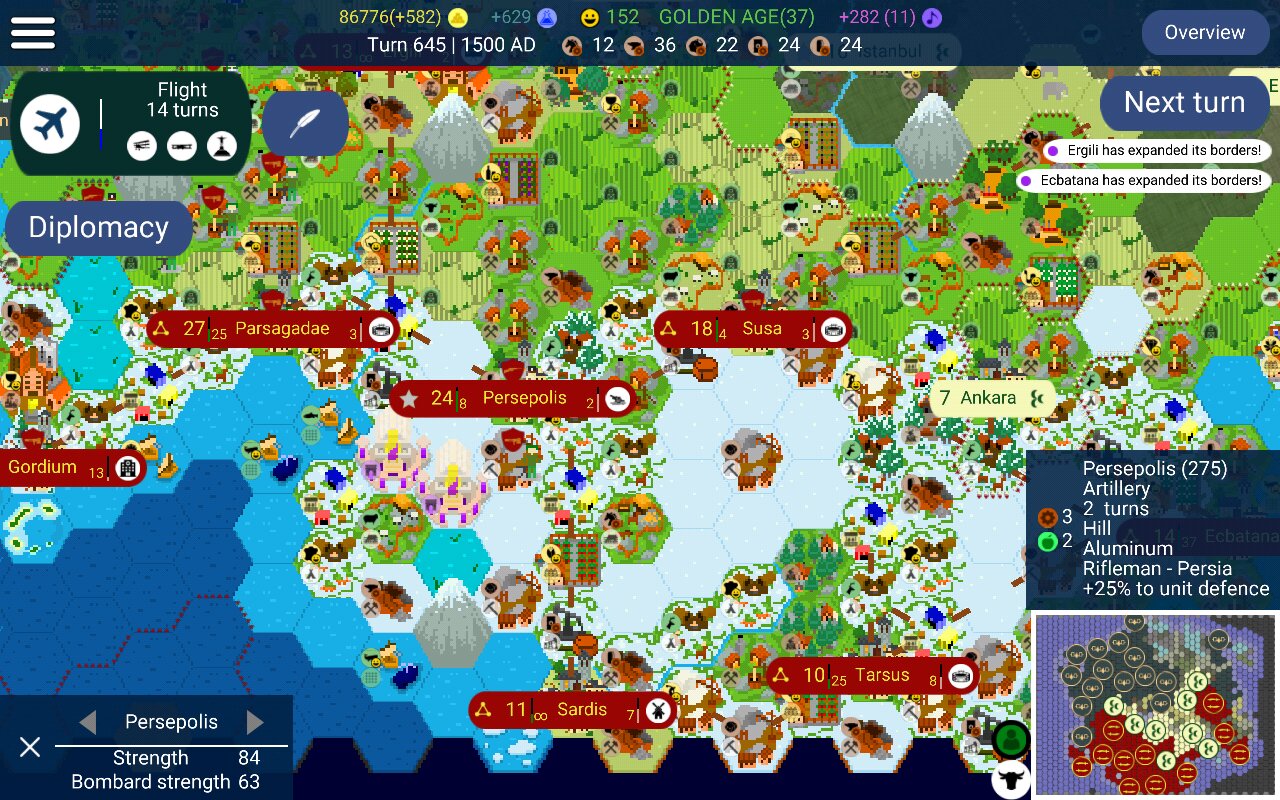Image resolution: width=1280 pixels, height=800 pixels.
Task: Open happiness details via the smiley face icon
Action: 590,17
